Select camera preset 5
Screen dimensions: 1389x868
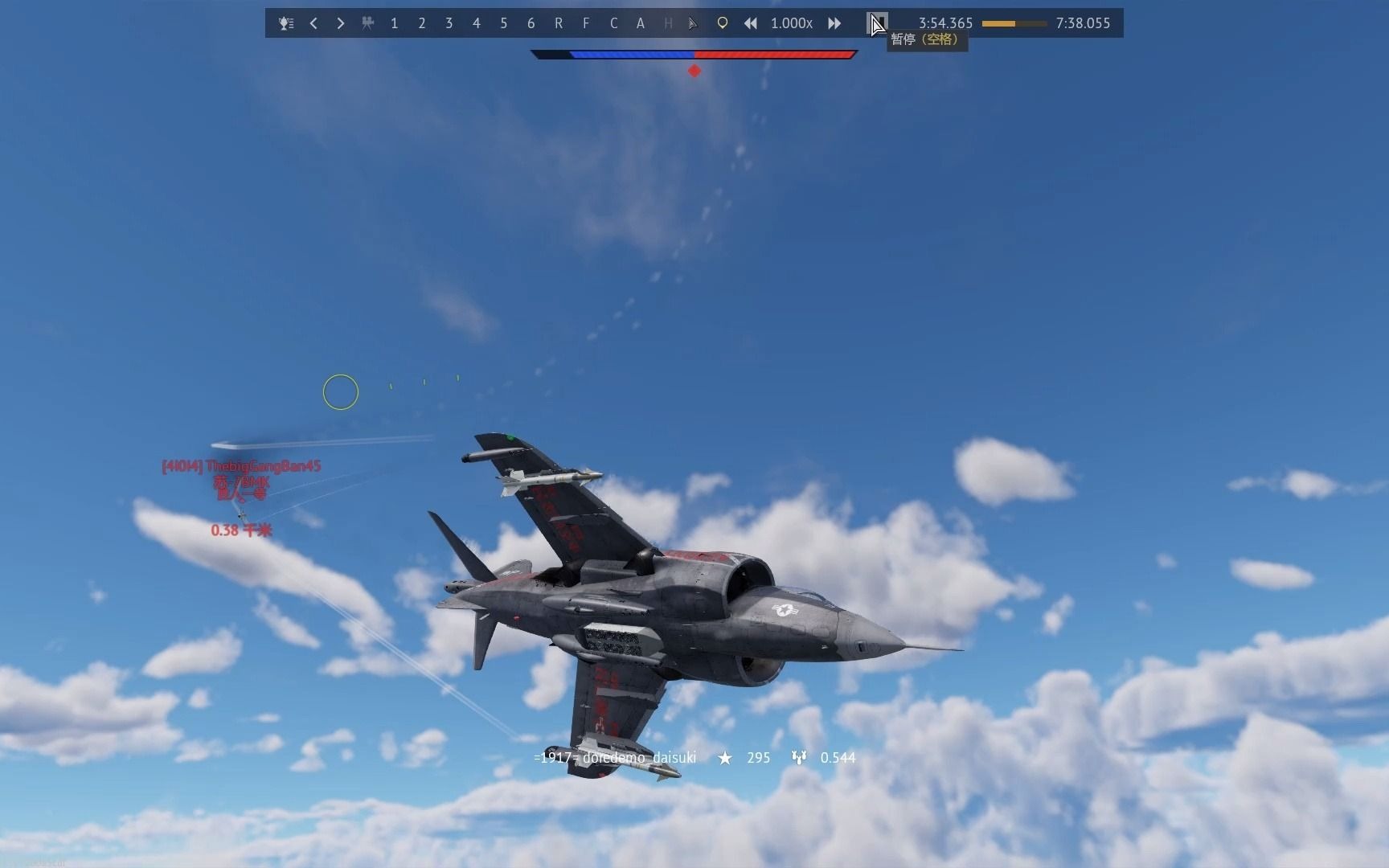tap(503, 23)
